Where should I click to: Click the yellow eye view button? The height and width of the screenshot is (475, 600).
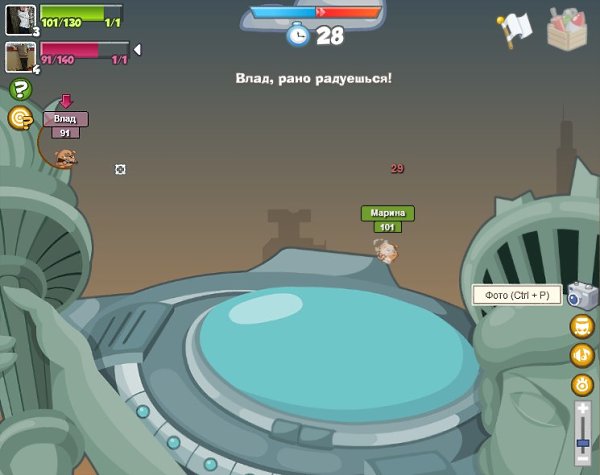pyautogui.click(x=582, y=384)
